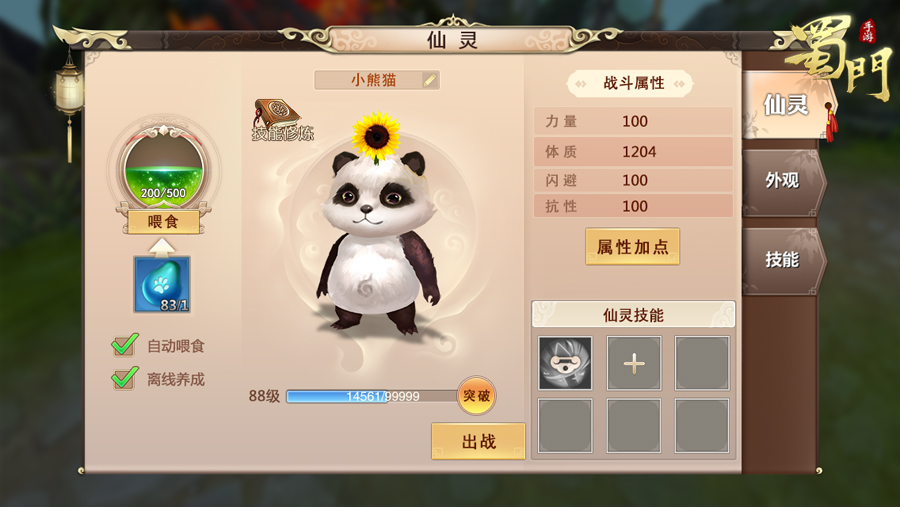Add a skill in the plus slot

(634, 363)
